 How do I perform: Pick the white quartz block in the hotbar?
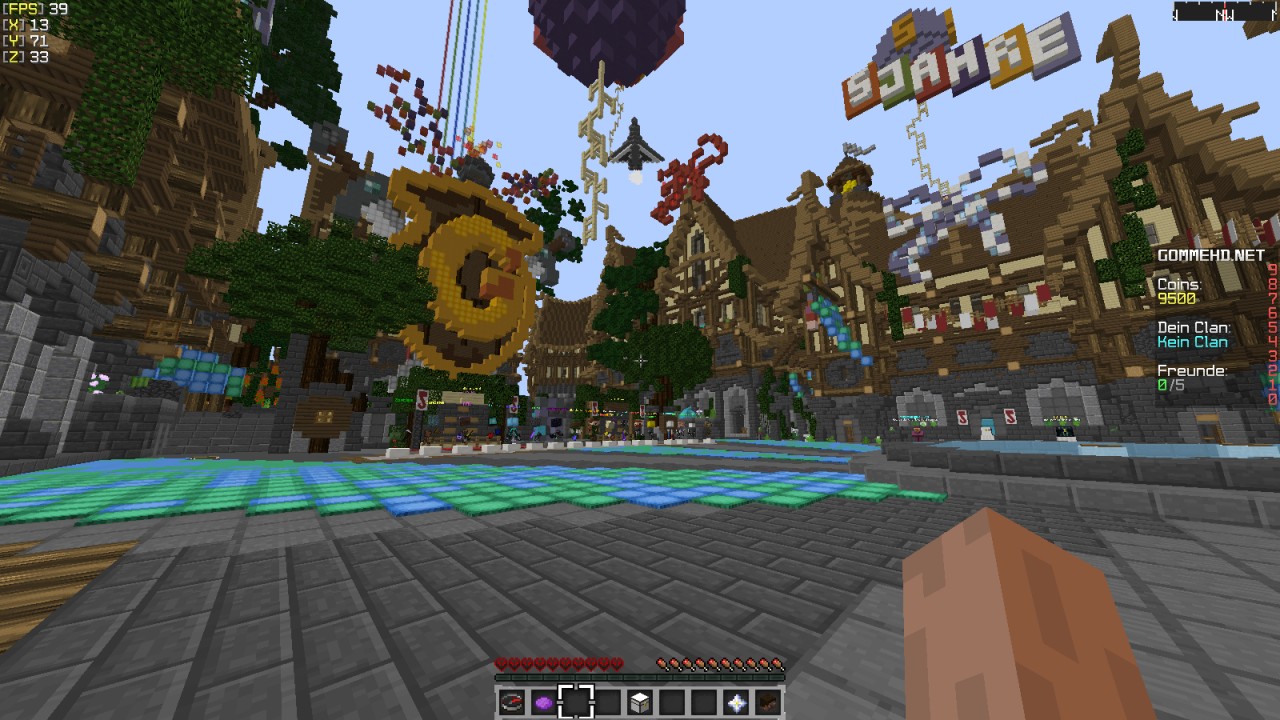pyautogui.click(x=640, y=702)
